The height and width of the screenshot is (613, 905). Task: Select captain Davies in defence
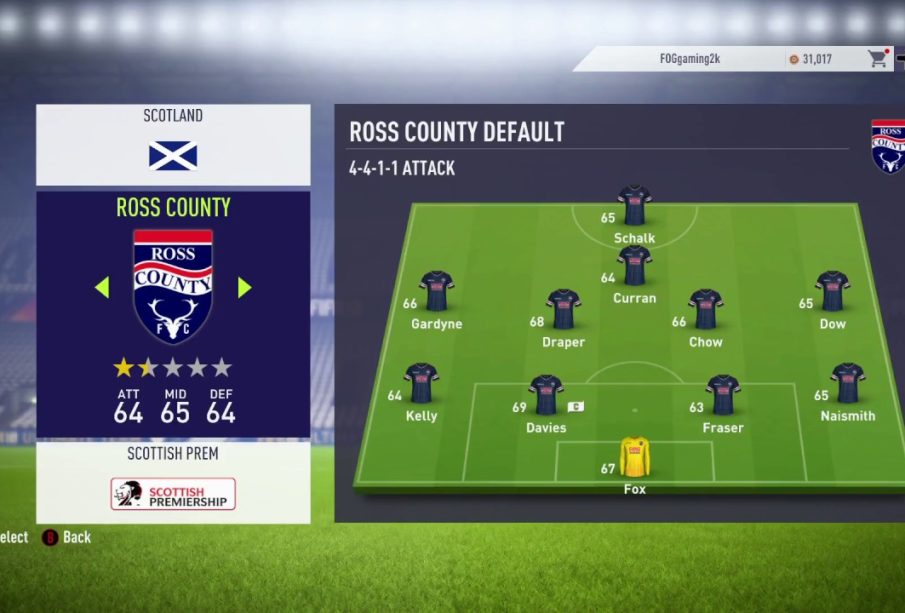click(546, 395)
